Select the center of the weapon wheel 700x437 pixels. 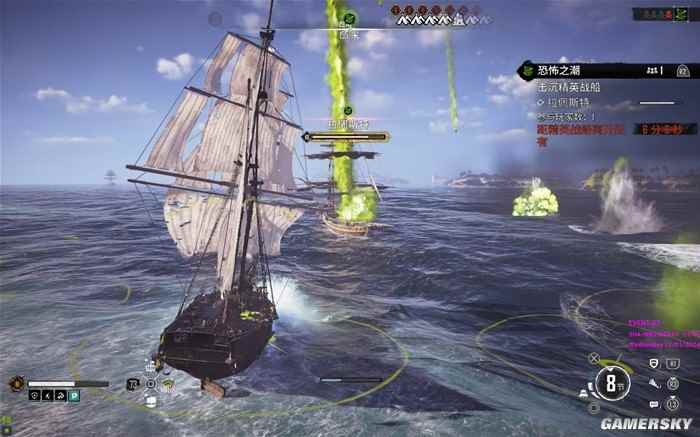pyautogui.click(x=151, y=383)
